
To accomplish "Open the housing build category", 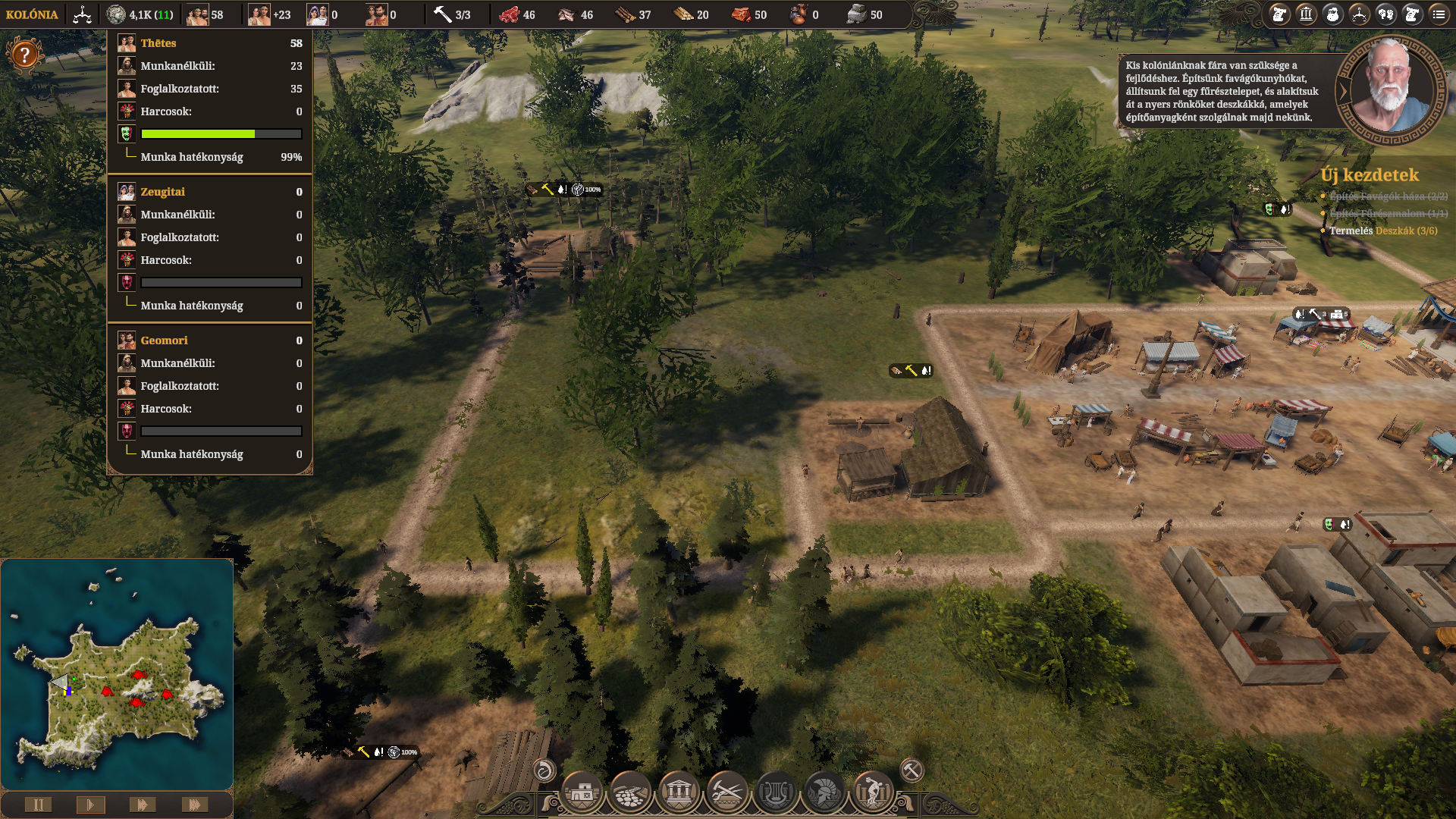I will (x=582, y=793).
